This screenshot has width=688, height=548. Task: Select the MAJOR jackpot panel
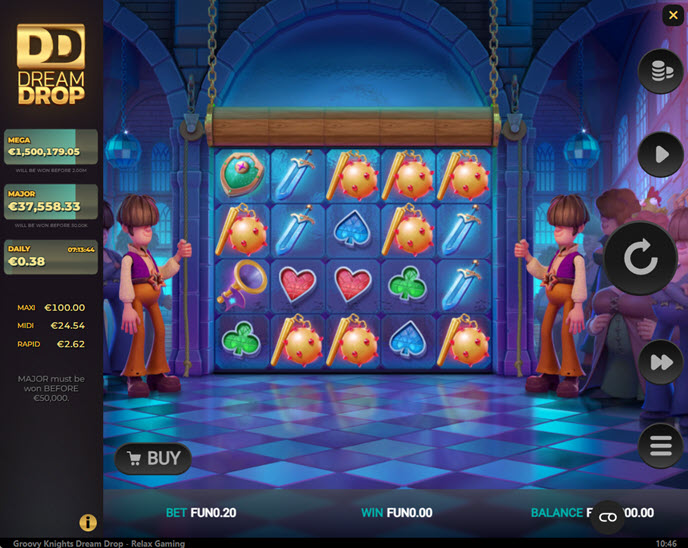(x=52, y=202)
